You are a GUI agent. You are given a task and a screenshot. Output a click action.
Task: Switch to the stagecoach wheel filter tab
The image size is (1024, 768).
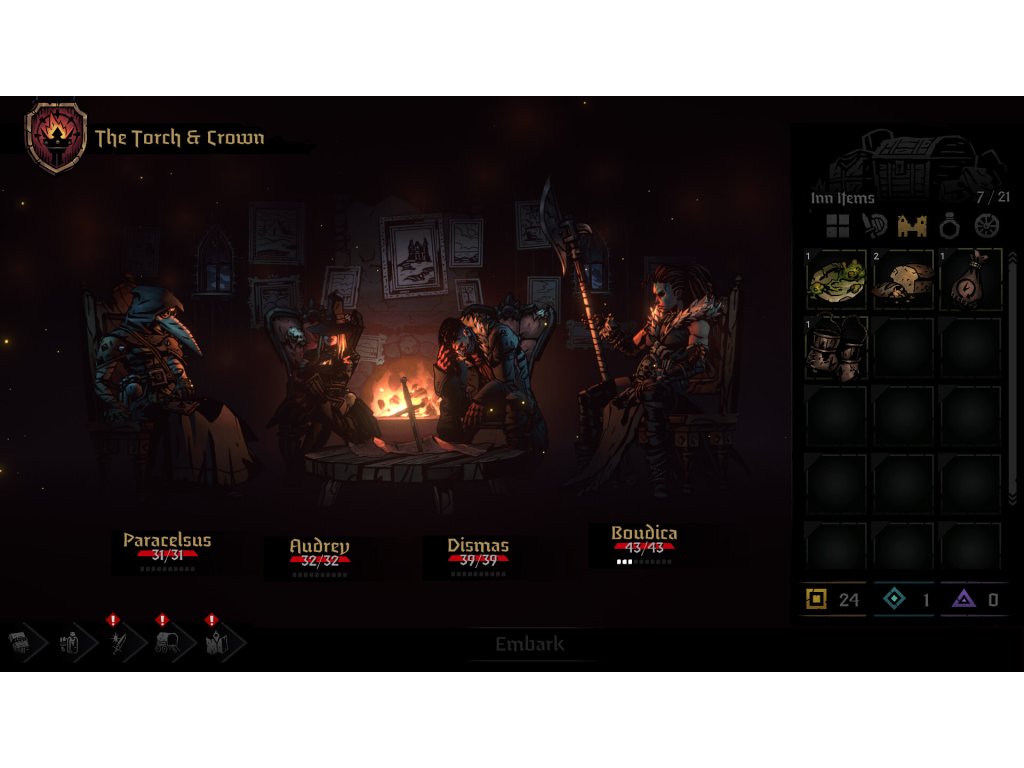pos(987,226)
